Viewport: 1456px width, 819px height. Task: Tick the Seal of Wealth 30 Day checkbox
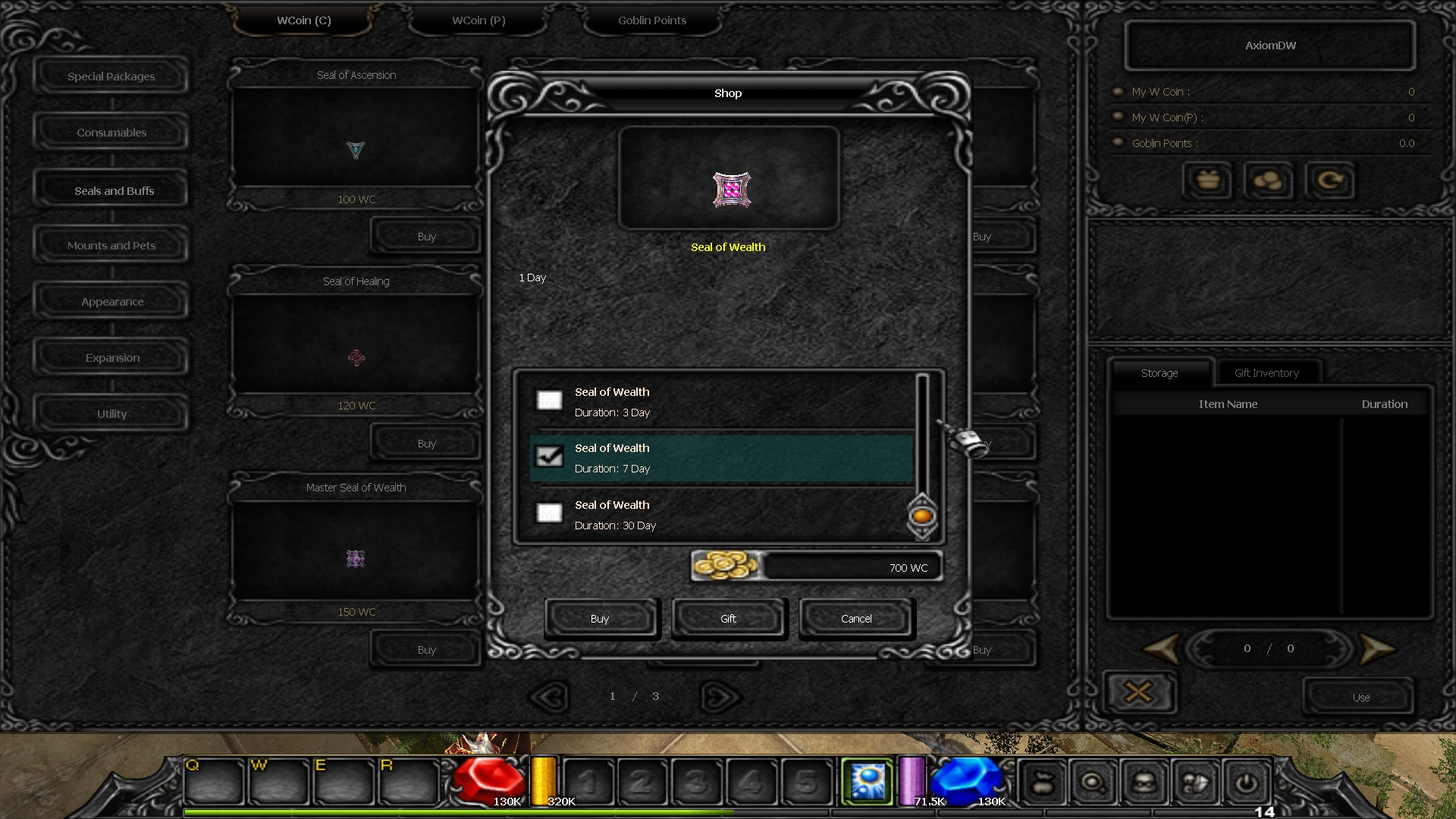[549, 513]
